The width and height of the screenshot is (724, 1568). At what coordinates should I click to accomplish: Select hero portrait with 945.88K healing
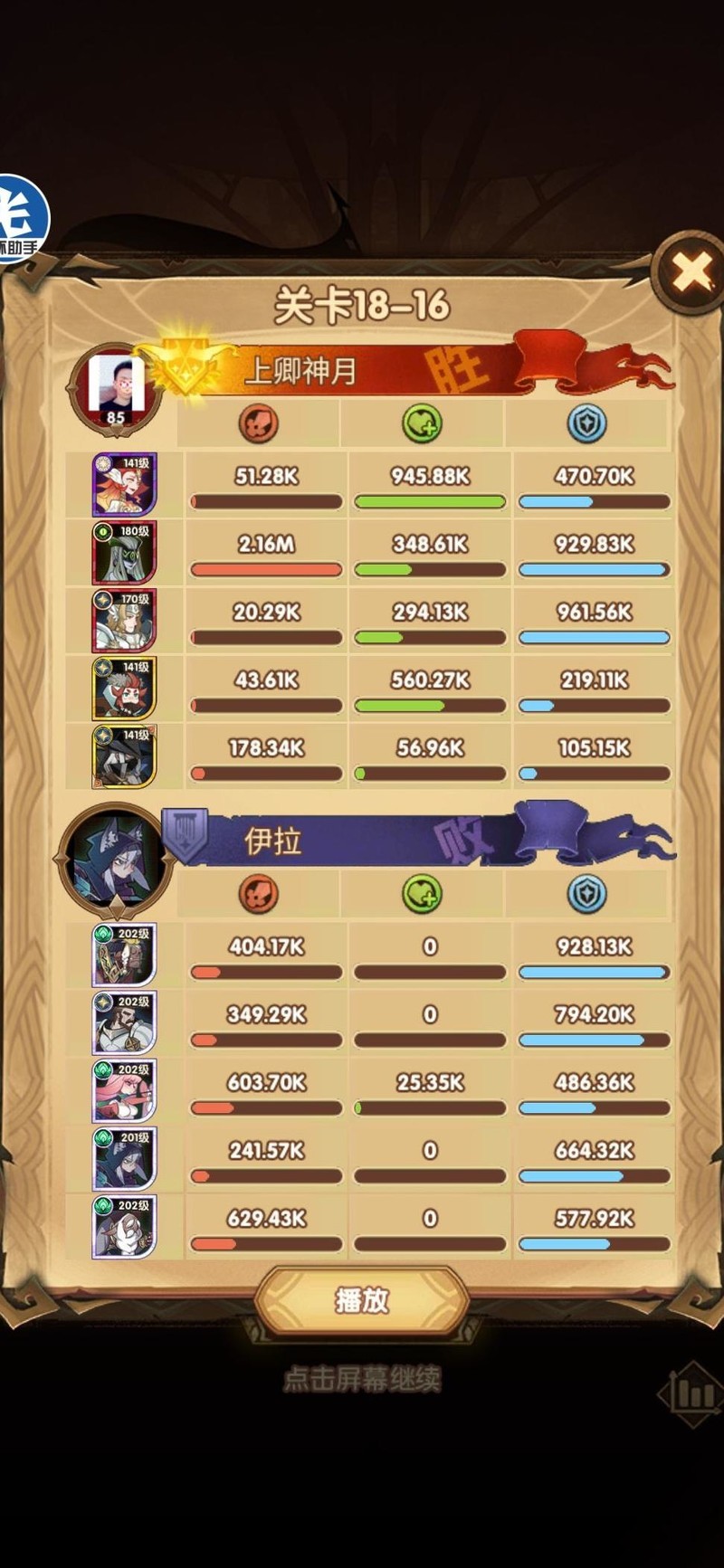point(124,484)
